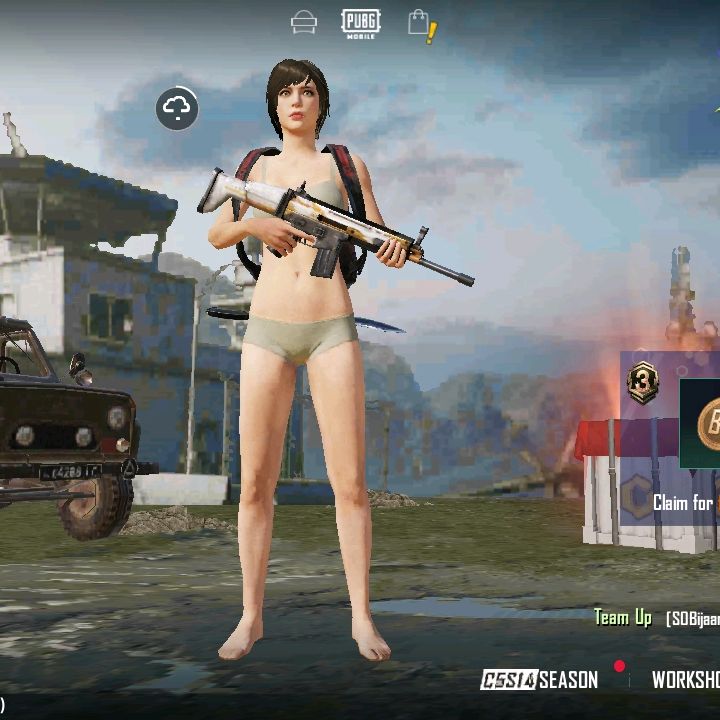Open the shop bag icon
The image size is (720, 720).
pyautogui.click(x=420, y=24)
